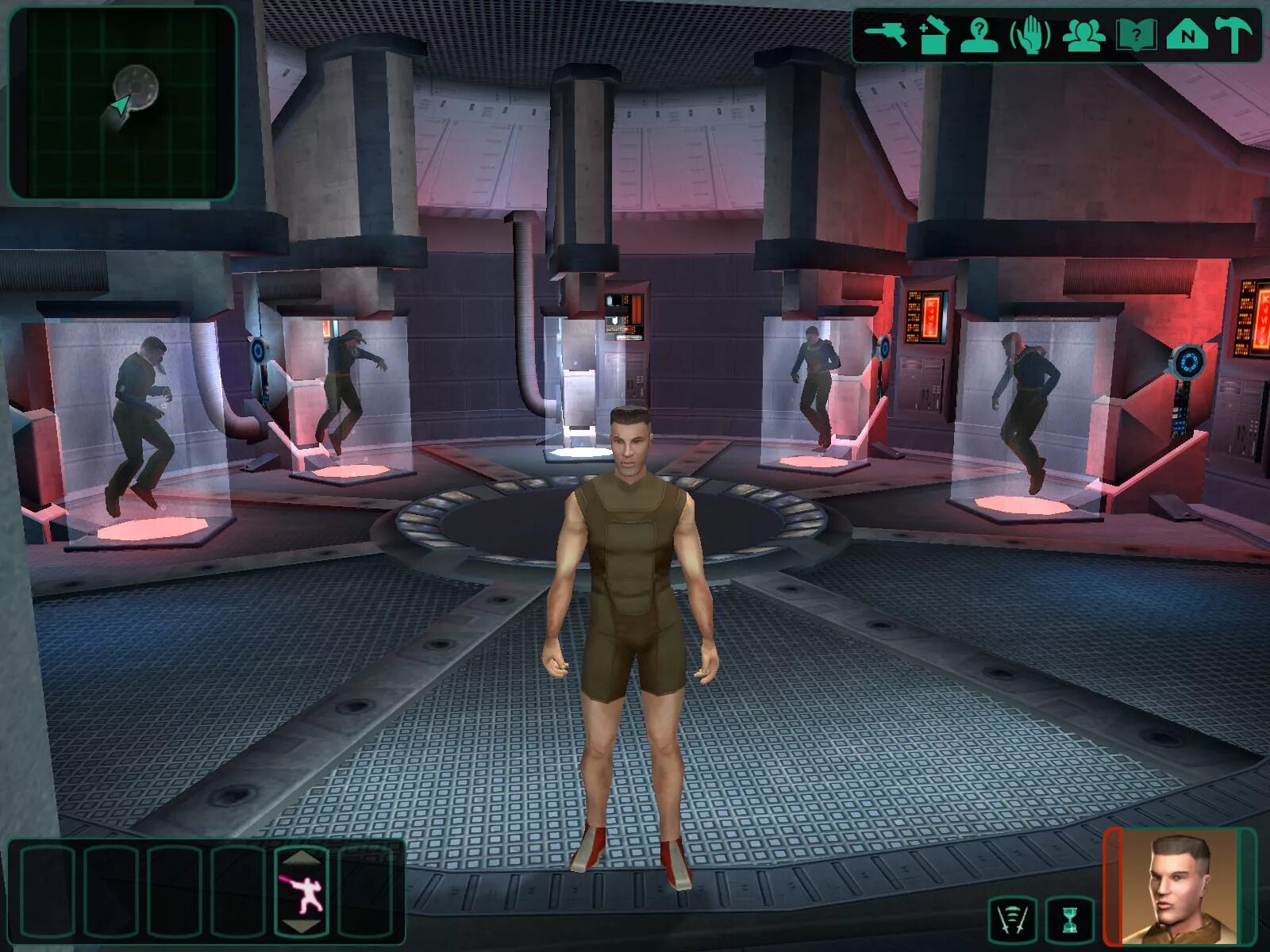
Task: Open the equipment screen via blaster icon
Action: click(x=886, y=35)
